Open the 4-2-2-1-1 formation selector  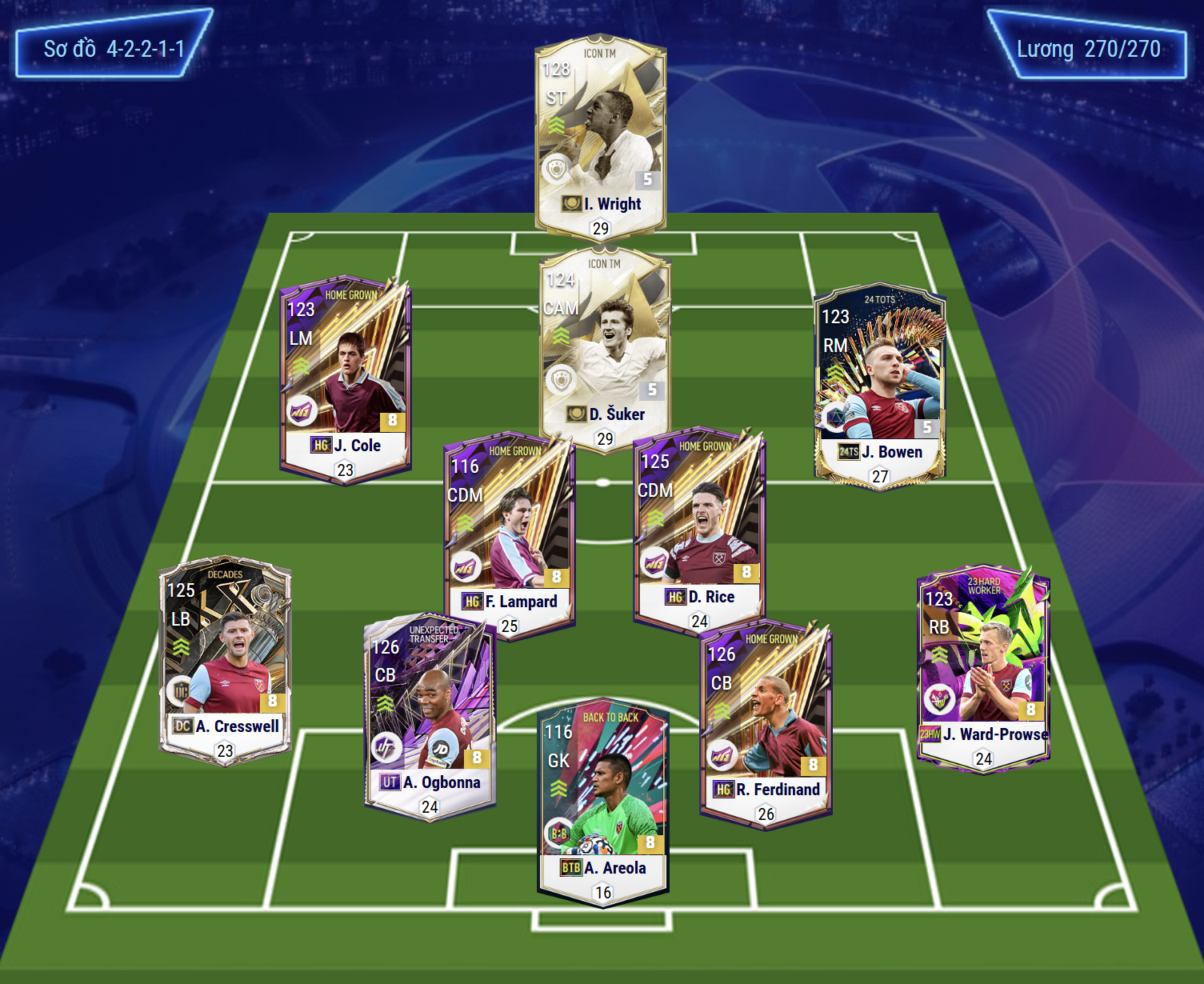pyautogui.click(x=114, y=48)
